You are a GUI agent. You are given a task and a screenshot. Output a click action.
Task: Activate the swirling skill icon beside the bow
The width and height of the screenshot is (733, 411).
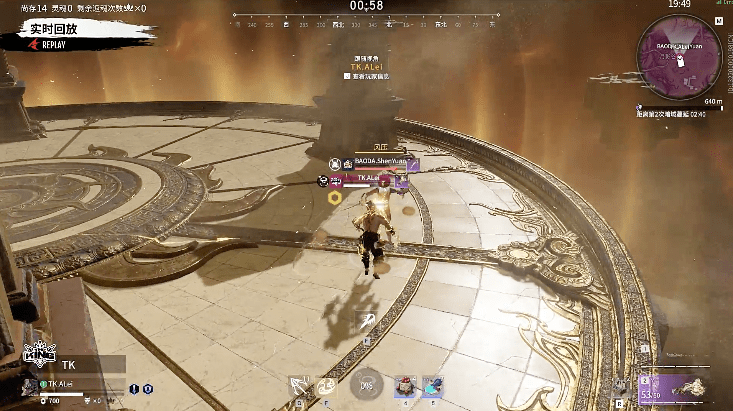(326, 385)
